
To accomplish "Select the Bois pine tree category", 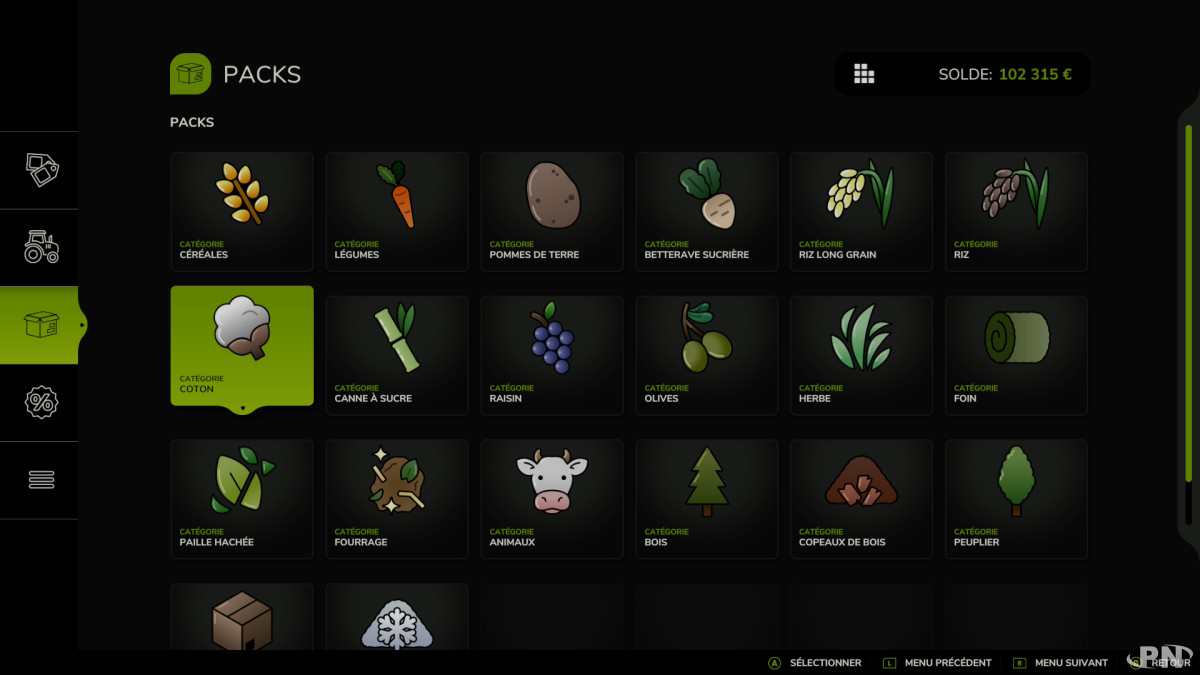I will click(x=707, y=499).
